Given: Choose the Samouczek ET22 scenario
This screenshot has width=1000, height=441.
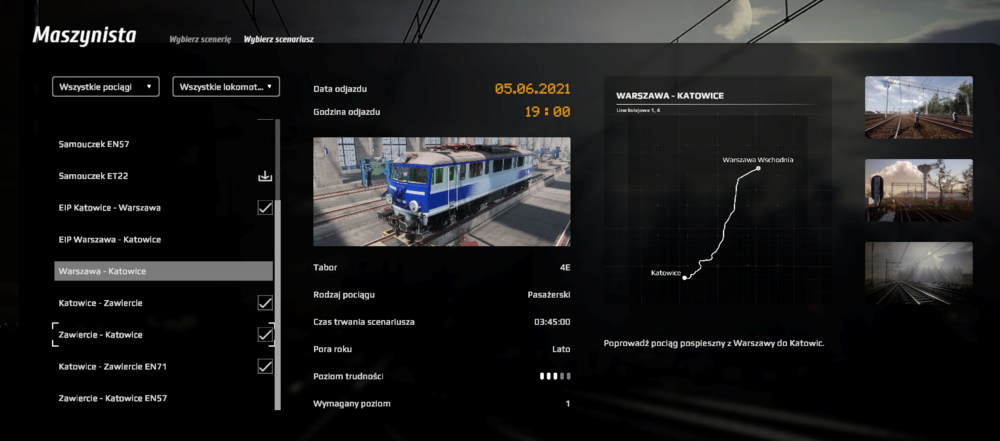Looking at the screenshot, I should click(93, 176).
